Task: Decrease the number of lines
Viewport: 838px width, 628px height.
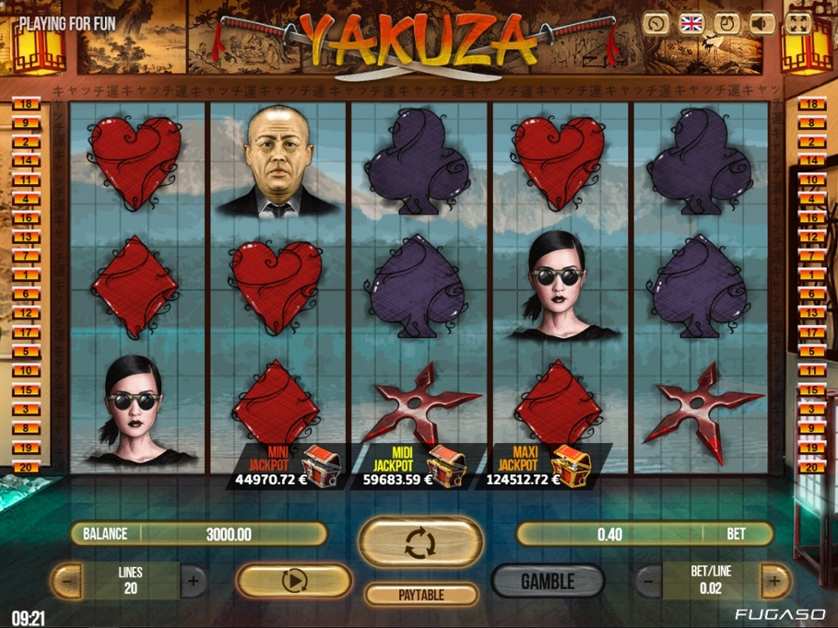Action: 66,580
